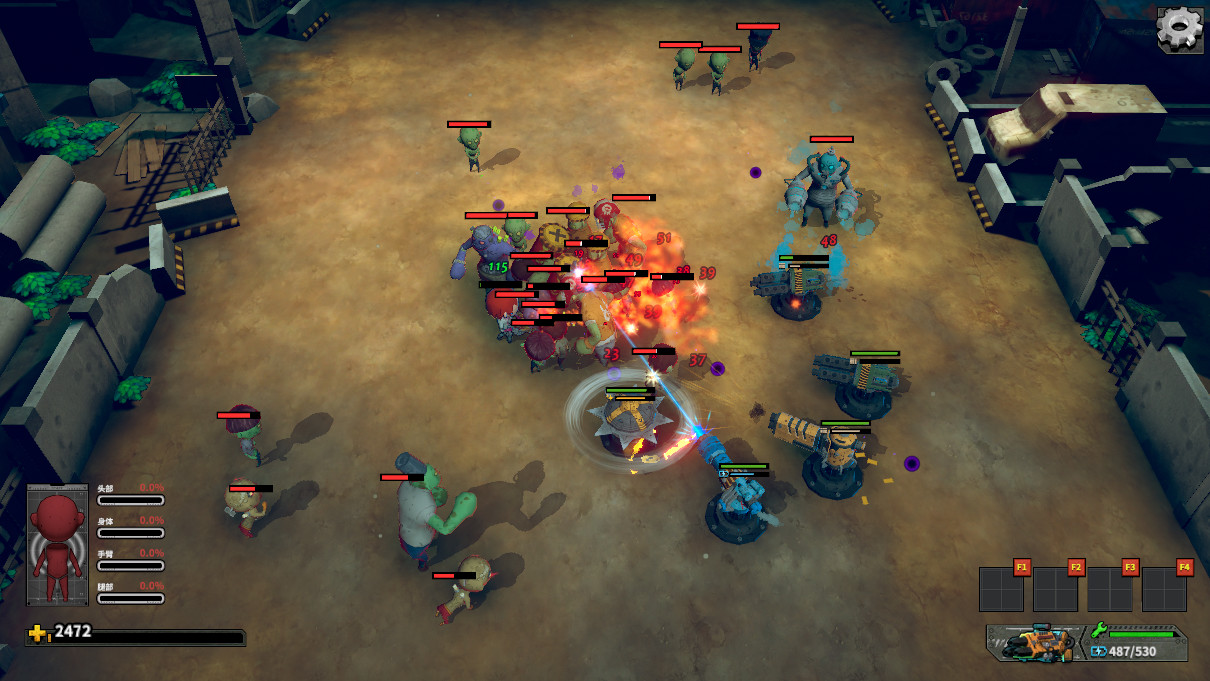Select the red body damage diagram
The height and width of the screenshot is (681, 1210).
tap(57, 545)
